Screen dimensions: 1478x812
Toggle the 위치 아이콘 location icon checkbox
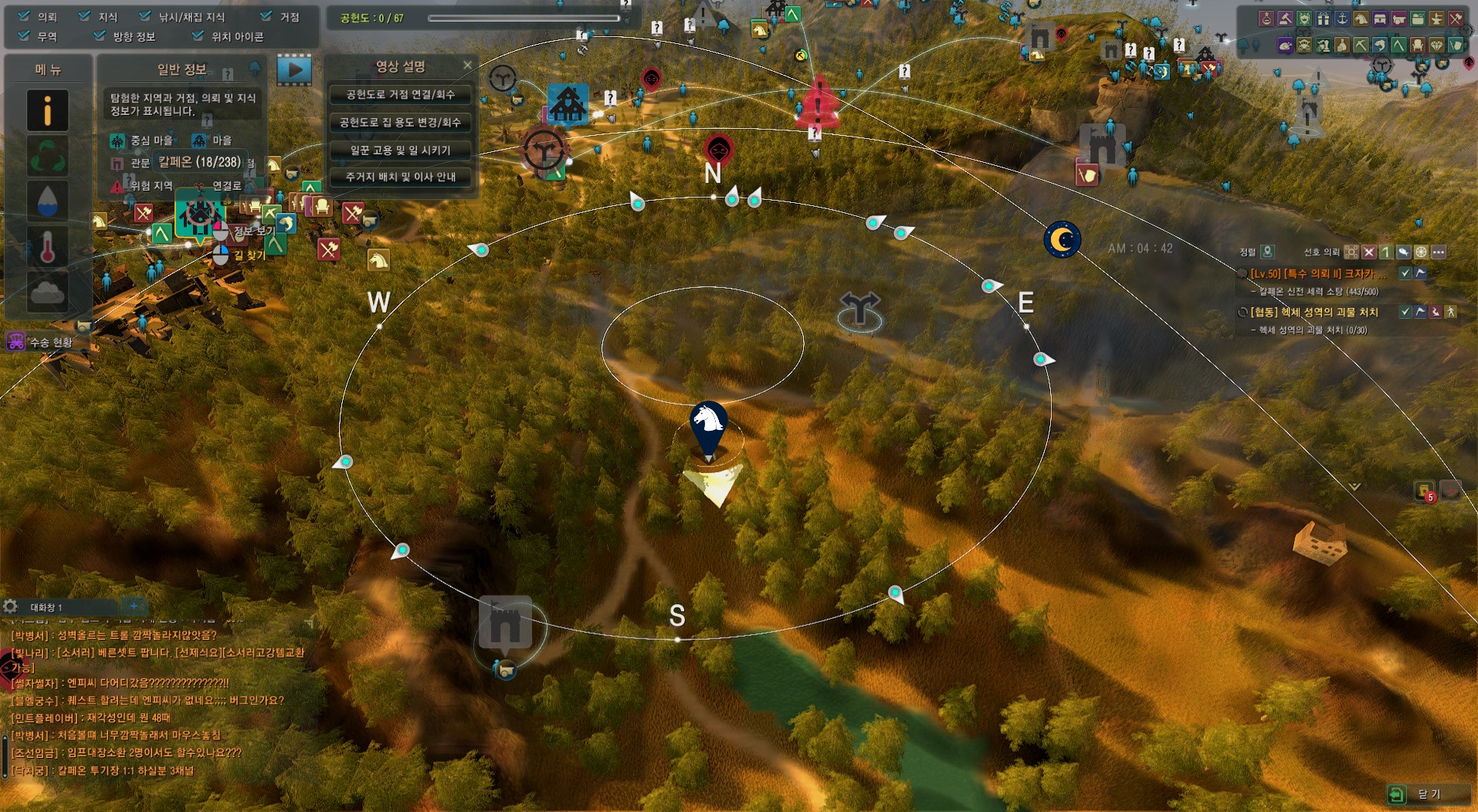[x=198, y=36]
